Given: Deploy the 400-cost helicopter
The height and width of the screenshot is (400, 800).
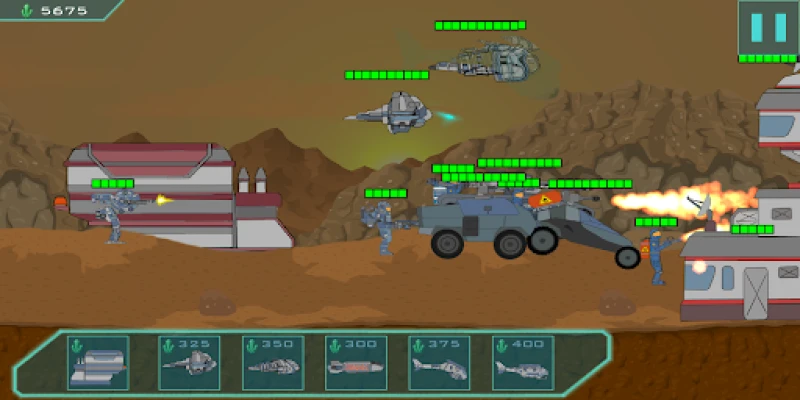Looking at the screenshot, I should point(522,361).
